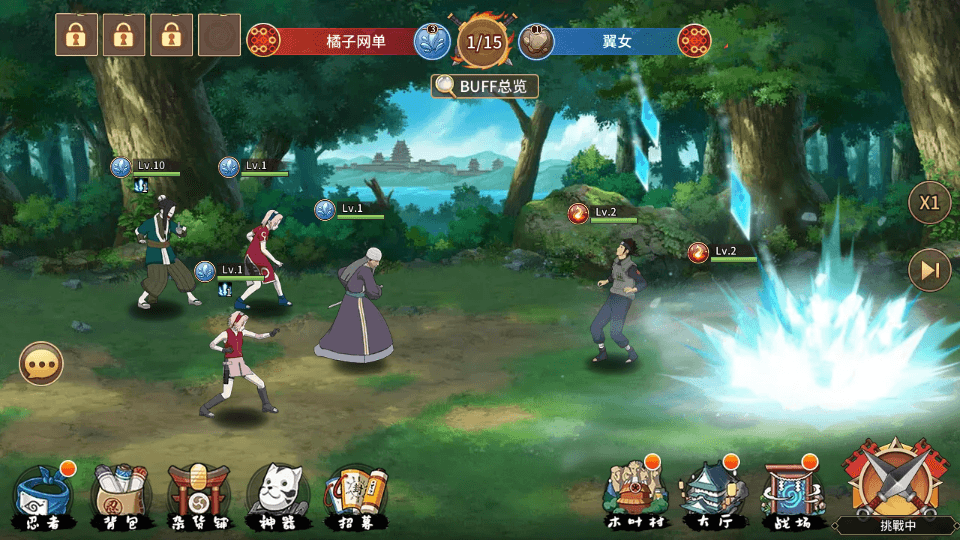
Task: Open the 神器 artifact menu
Action: pyautogui.click(x=277, y=495)
